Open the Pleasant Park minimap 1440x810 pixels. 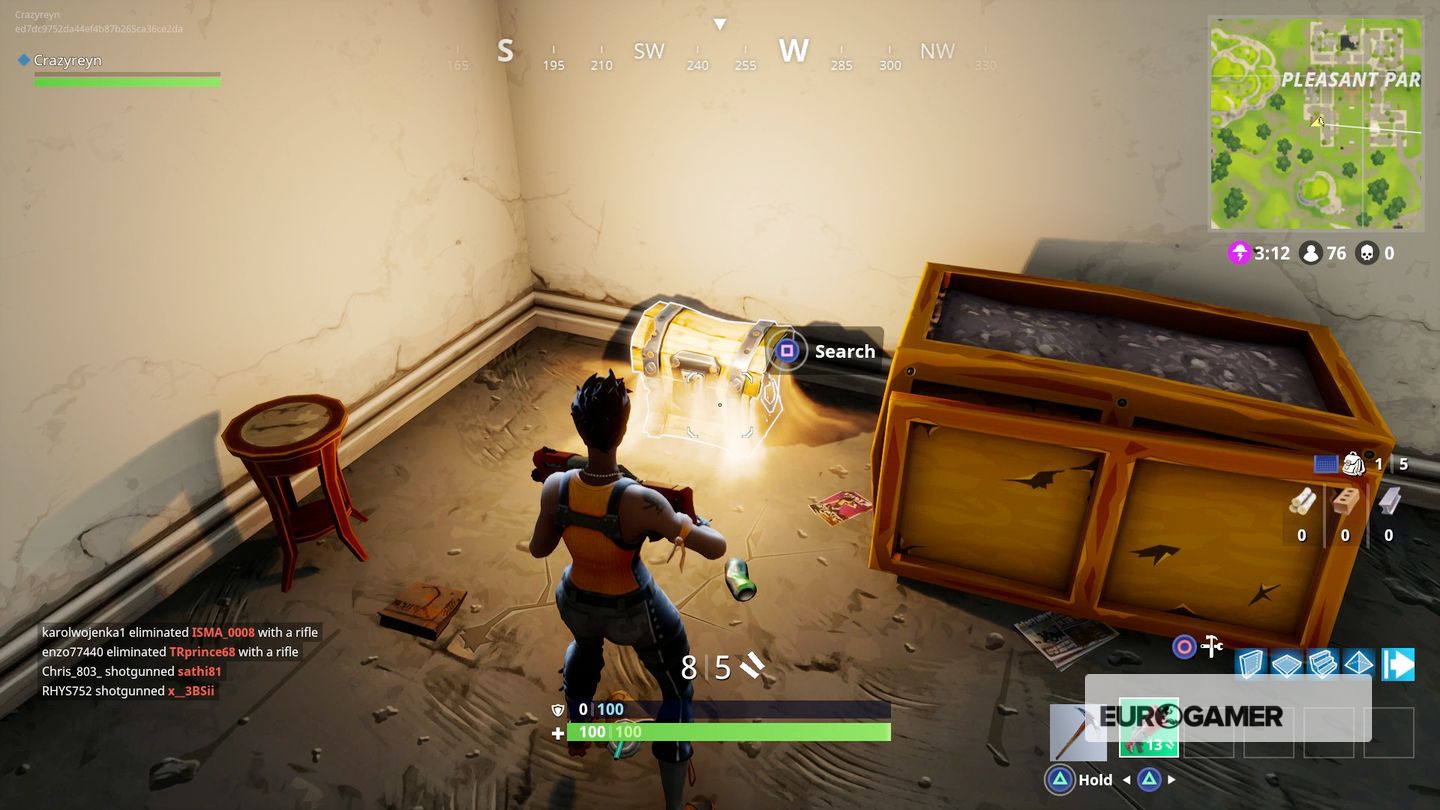click(x=1315, y=123)
